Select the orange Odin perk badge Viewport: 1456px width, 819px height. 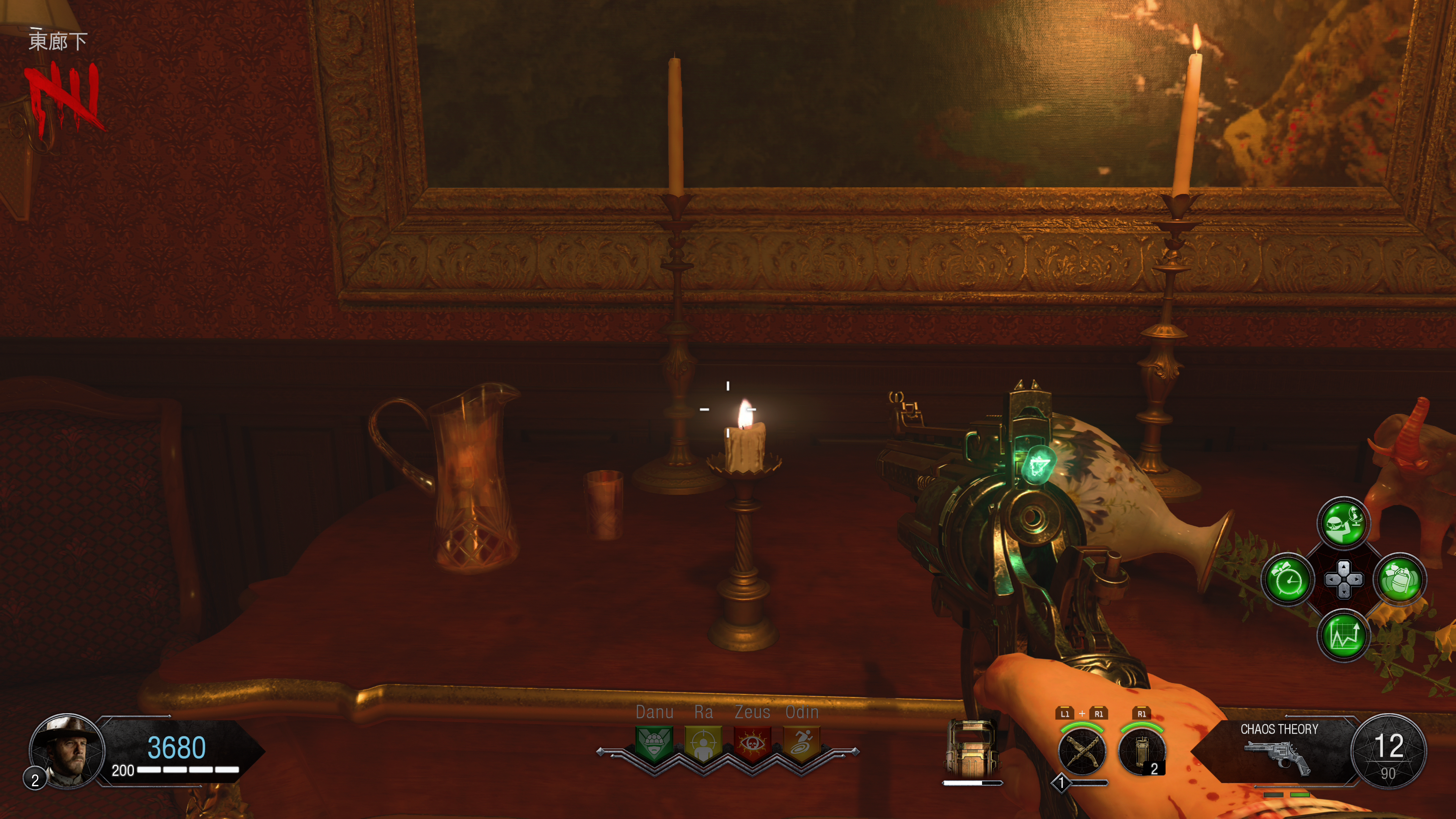coord(802,742)
